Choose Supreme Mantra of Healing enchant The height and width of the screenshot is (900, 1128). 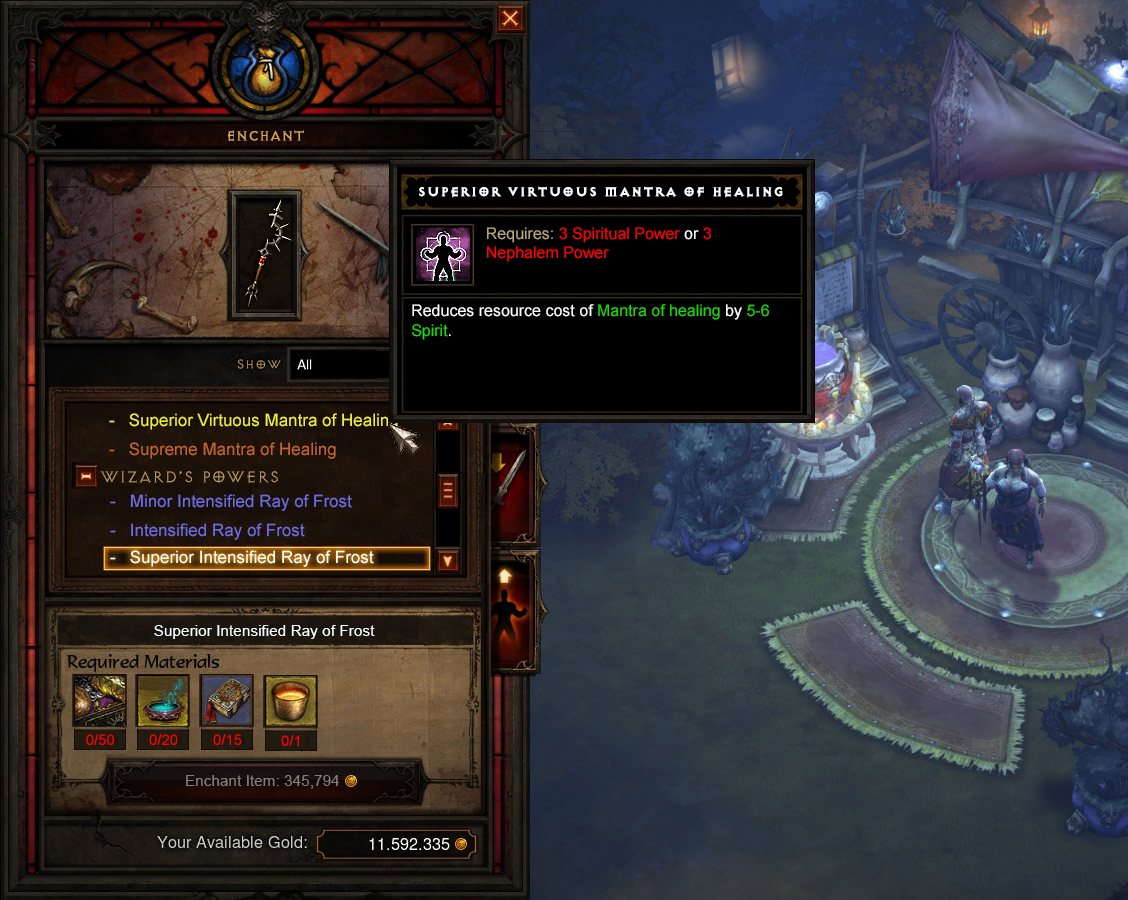[x=232, y=450]
